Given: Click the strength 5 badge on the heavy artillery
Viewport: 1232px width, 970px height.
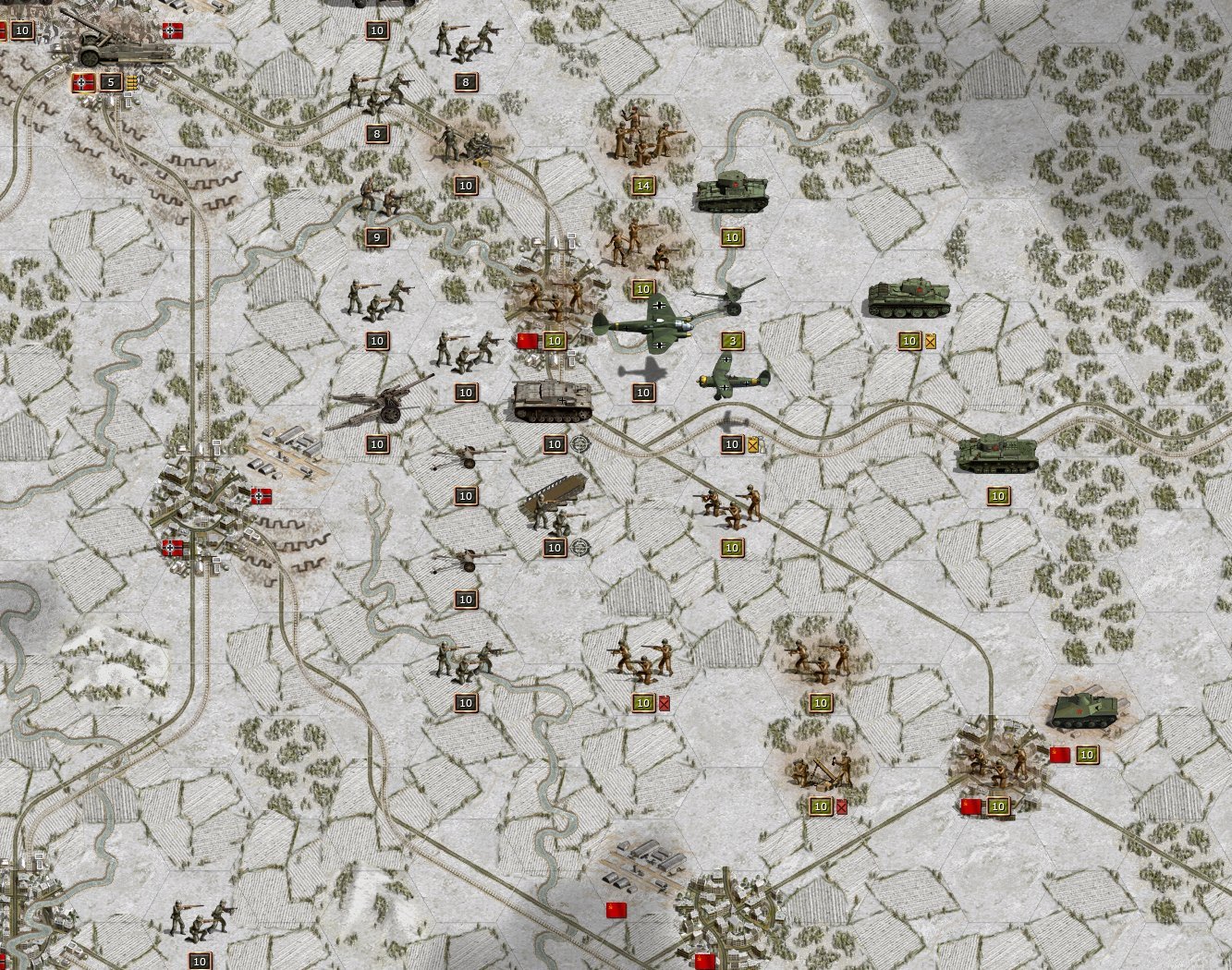Looking at the screenshot, I should pyautogui.click(x=110, y=81).
